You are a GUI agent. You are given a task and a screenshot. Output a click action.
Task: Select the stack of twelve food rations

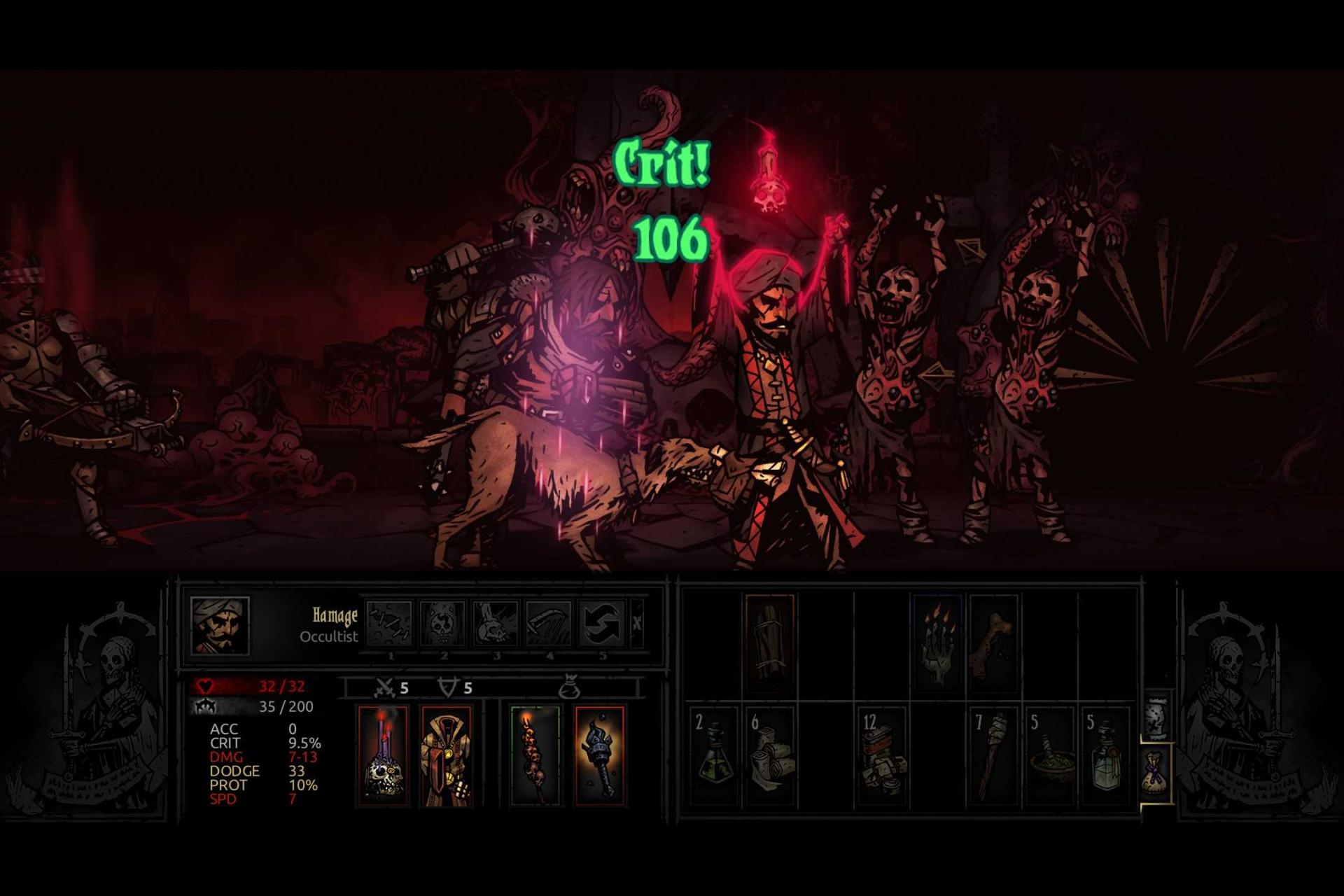point(882,757)
